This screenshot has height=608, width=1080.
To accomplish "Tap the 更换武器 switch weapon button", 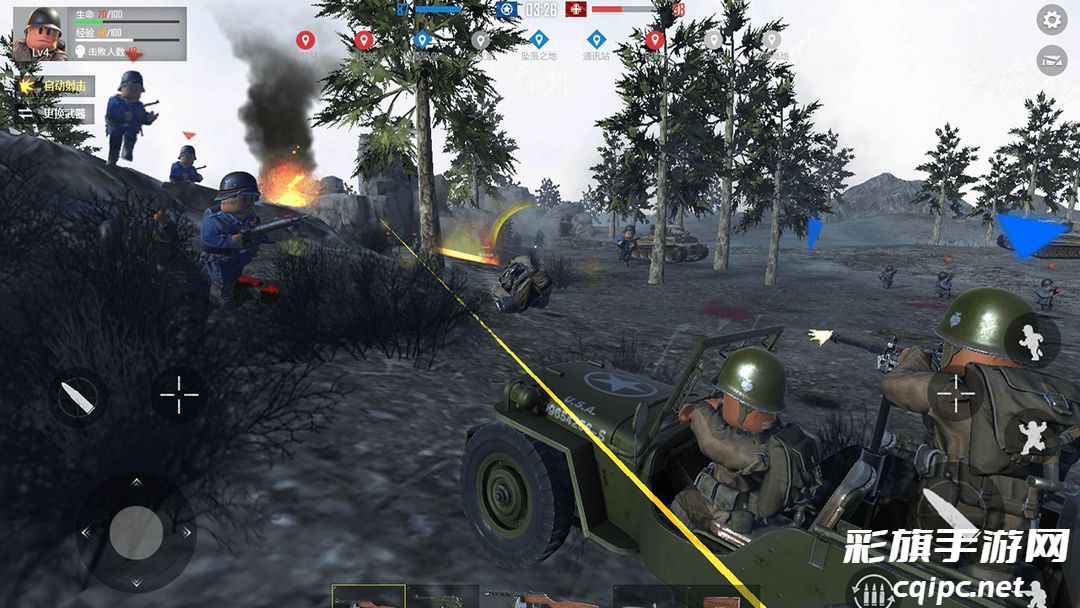I will [x=57, y=113].
